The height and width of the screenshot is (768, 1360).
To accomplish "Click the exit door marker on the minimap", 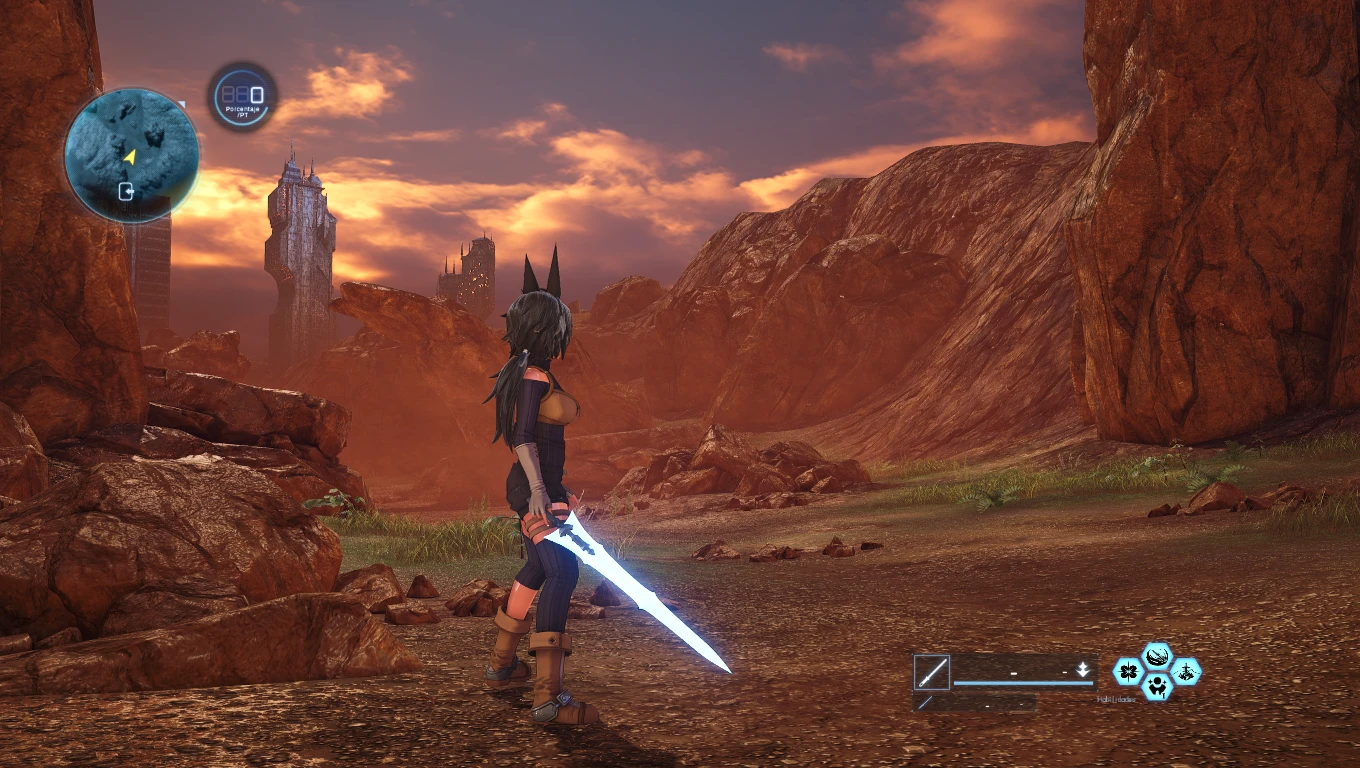I will point(127,191).
